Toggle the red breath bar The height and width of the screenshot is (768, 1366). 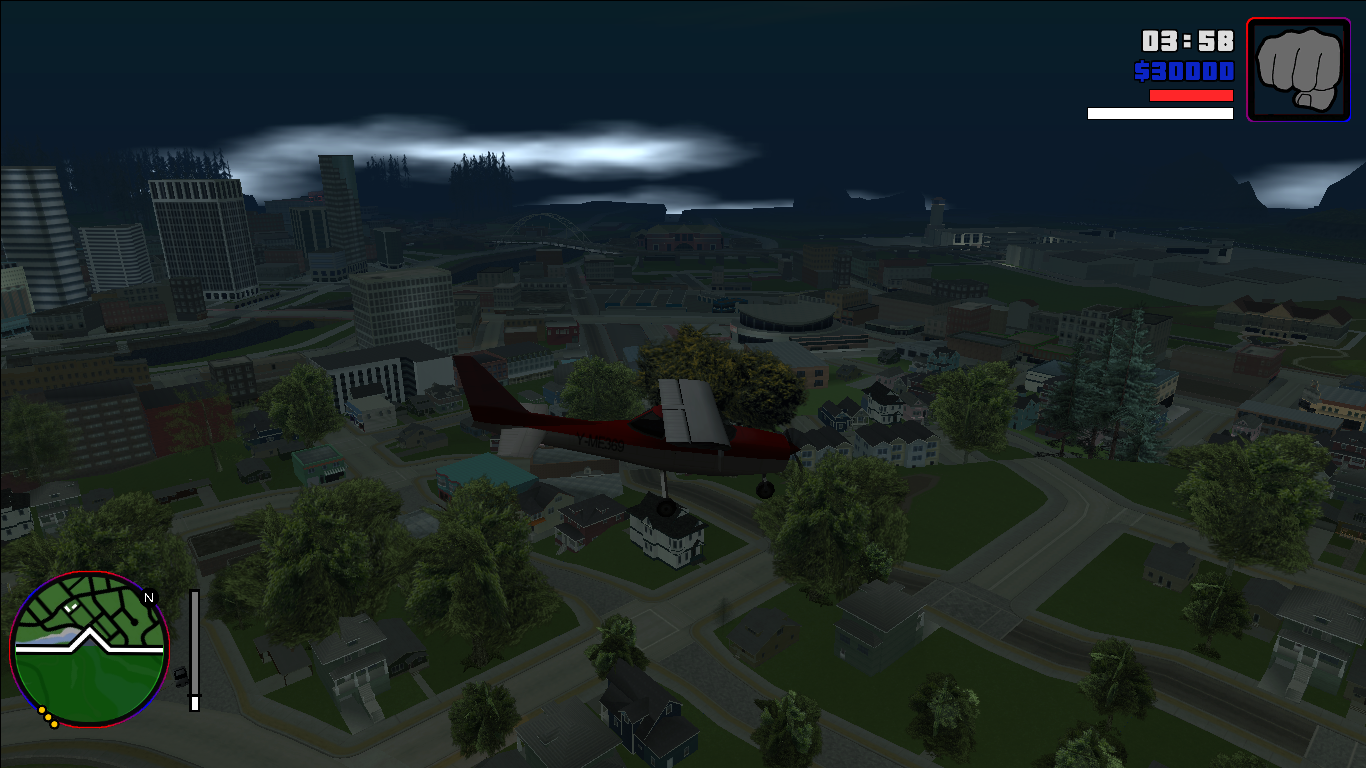point(1189,95)
